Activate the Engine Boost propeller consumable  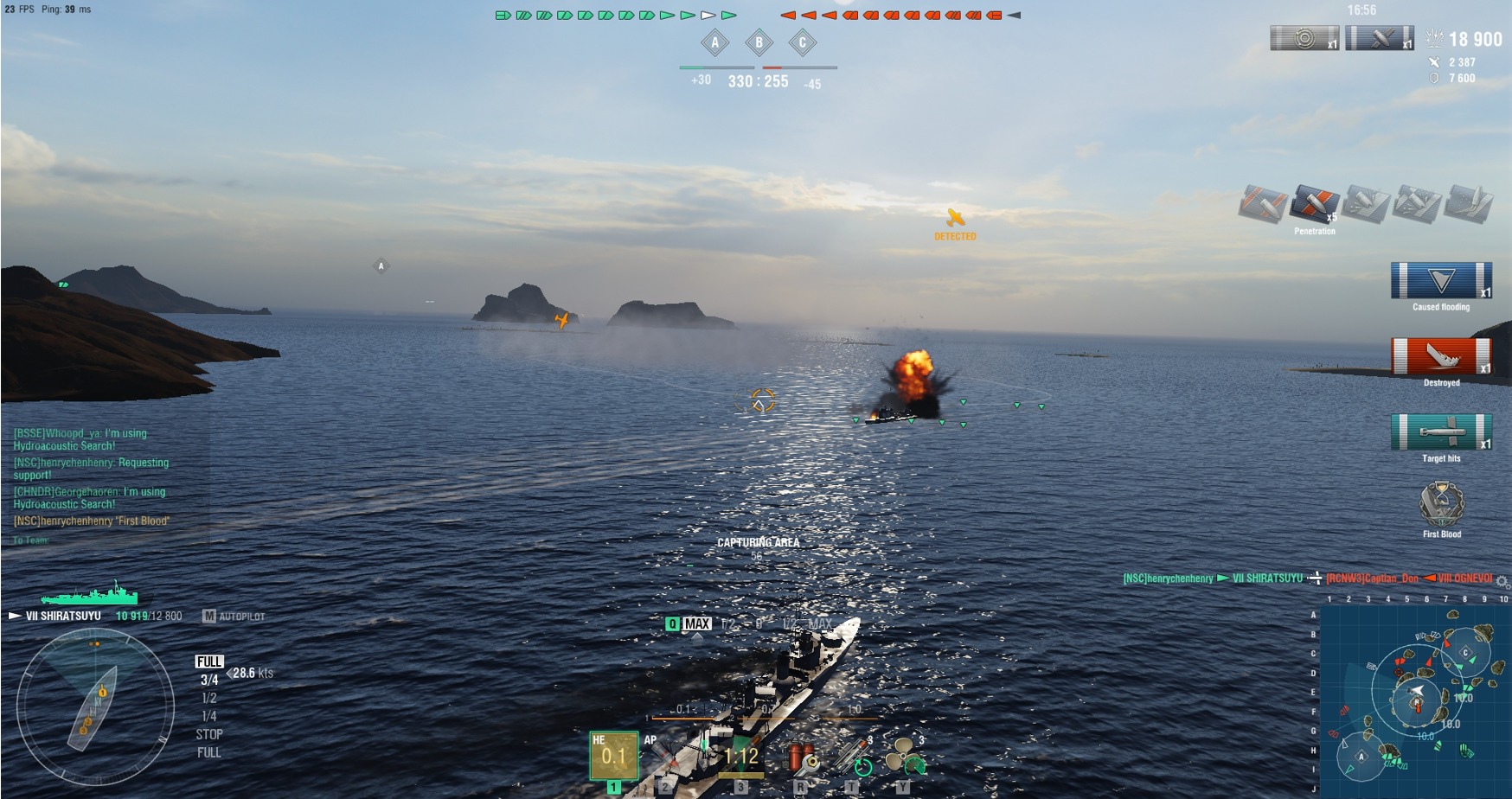[906, 756]
